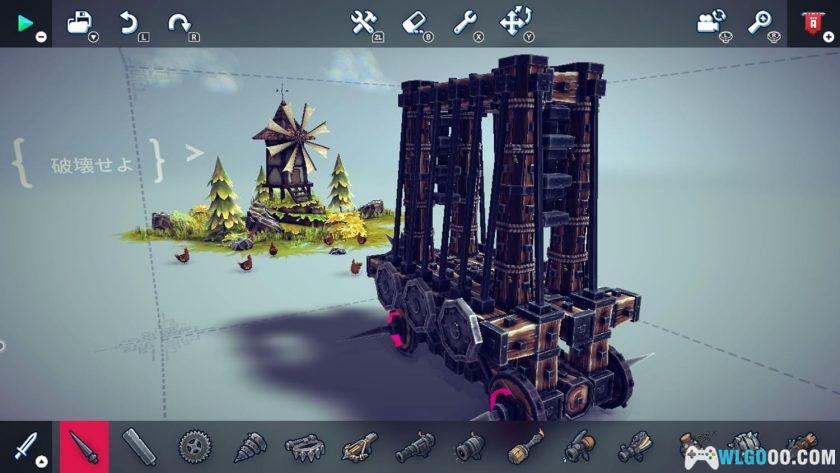Select the four-arrow move tool
The image size is (840, 473).
(x=515, y=22)
